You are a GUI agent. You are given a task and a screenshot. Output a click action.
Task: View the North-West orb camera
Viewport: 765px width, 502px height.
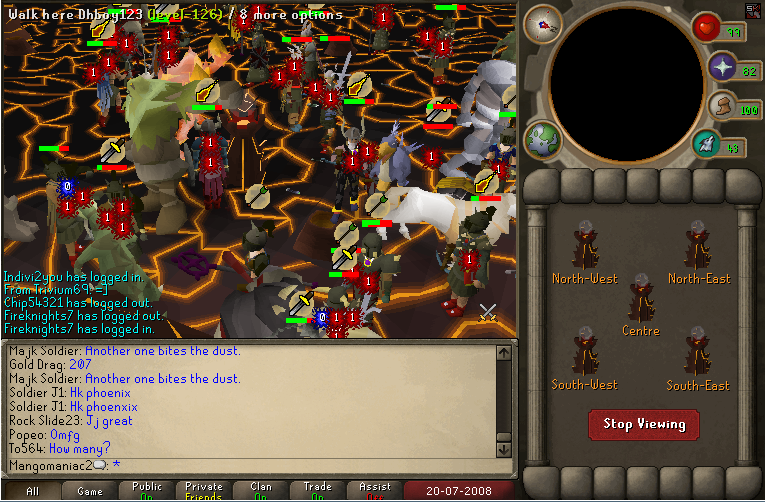click(585, 250)
